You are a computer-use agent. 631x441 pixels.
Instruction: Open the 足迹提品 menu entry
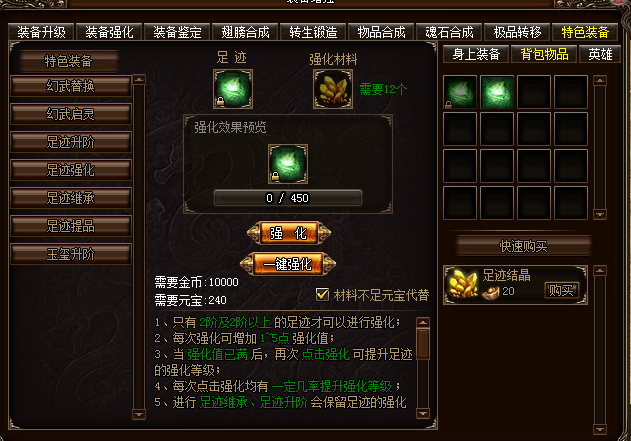71,226
